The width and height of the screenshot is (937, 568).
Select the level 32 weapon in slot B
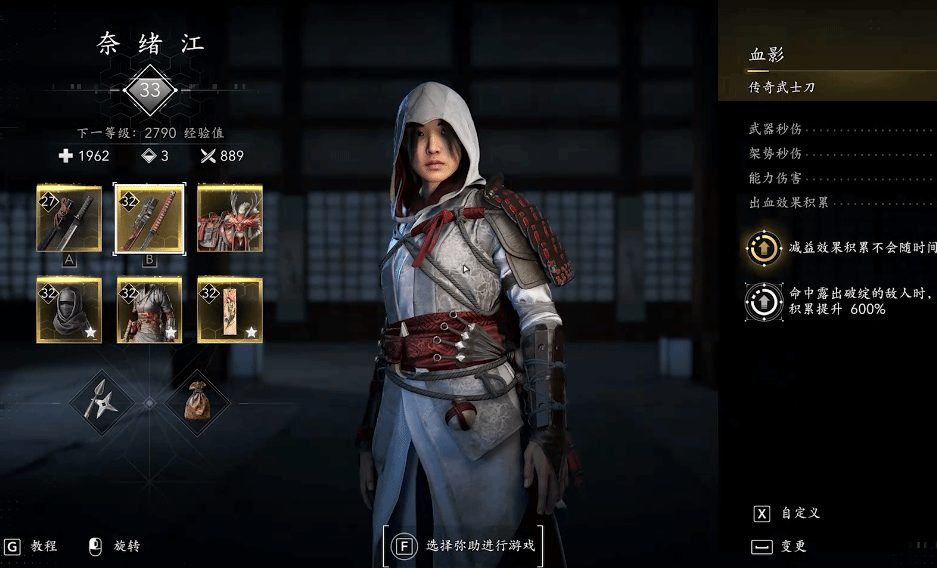[149, 218]
